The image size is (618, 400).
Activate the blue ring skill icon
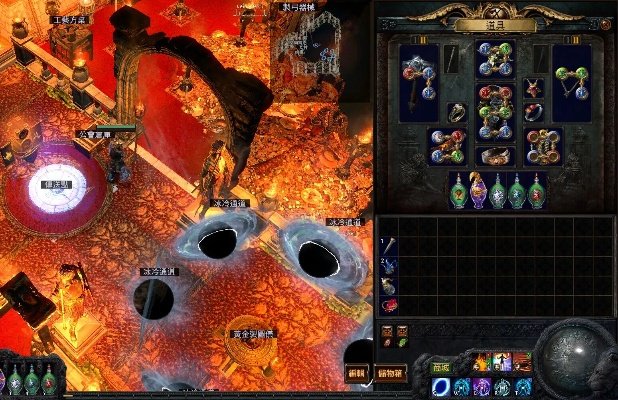(440, 387)
